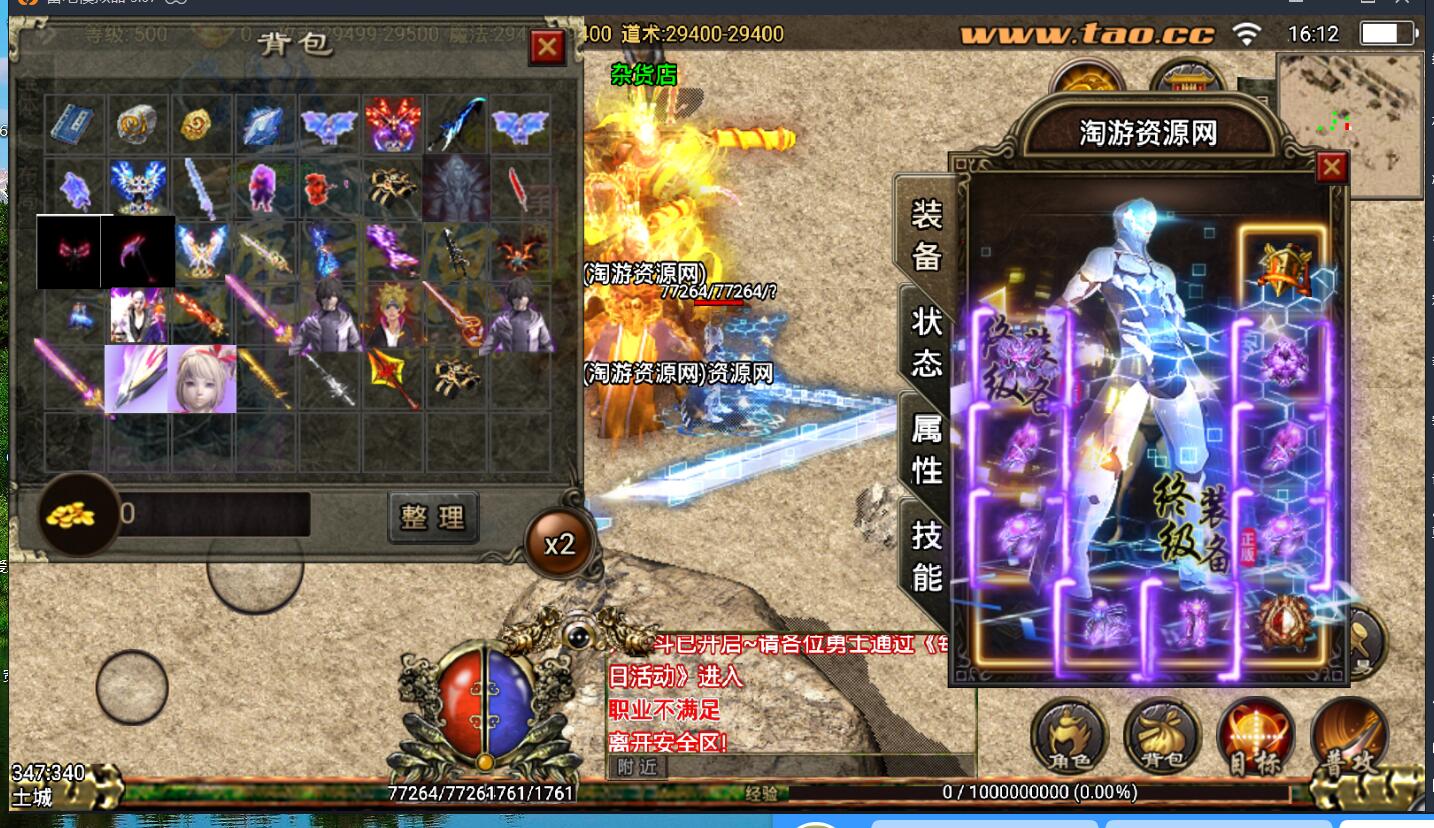The image size is (1434, 828).
Task: Switch to the 装备 equipment tab
Action: [x=926, y=234]
